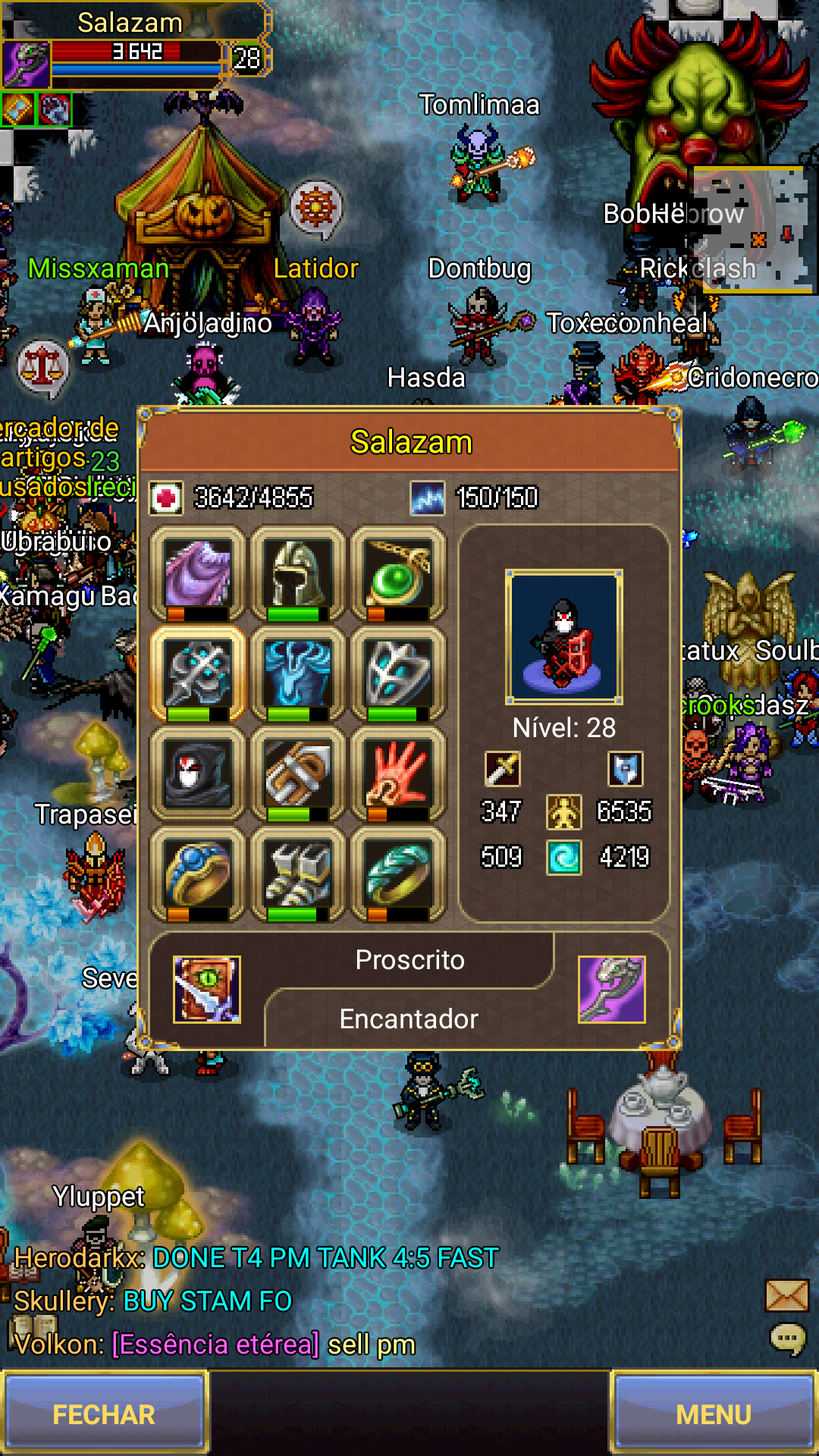Select the teal gem ring slot
The image size is (819, 1456).
pos(398,874)
